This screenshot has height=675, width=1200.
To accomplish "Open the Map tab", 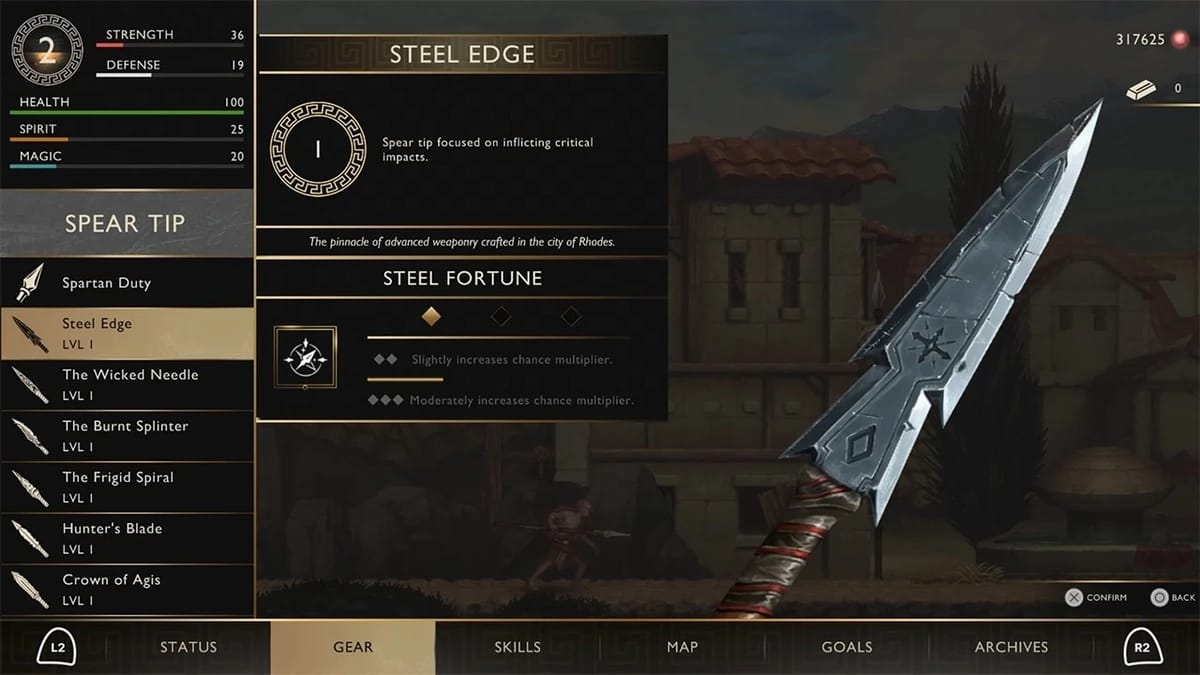I will [x=682, y=647].
